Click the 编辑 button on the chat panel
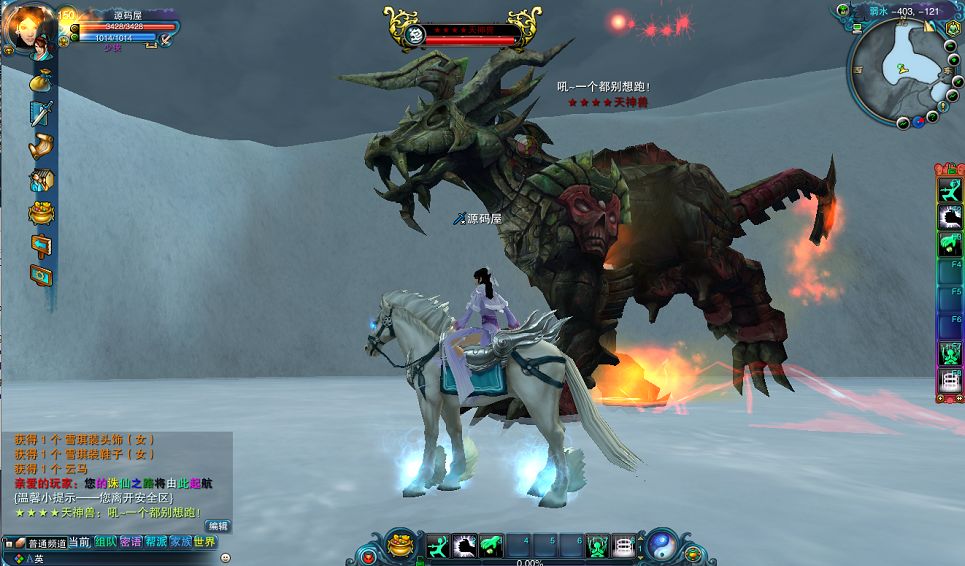Viewport: 965px width, 566px height. coord(217,526)
